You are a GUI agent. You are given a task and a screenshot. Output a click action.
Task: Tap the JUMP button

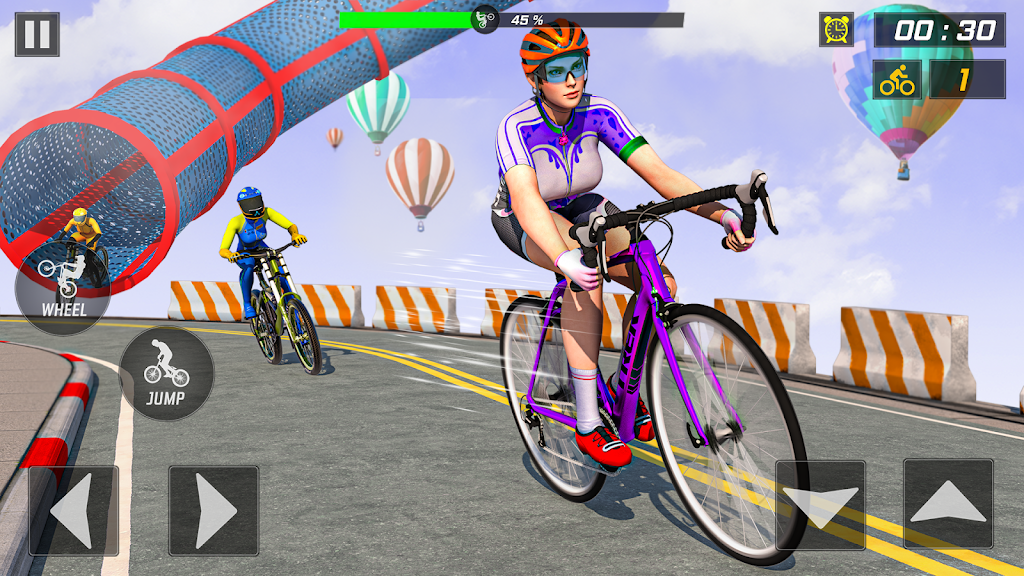click(x=166, y=373)
